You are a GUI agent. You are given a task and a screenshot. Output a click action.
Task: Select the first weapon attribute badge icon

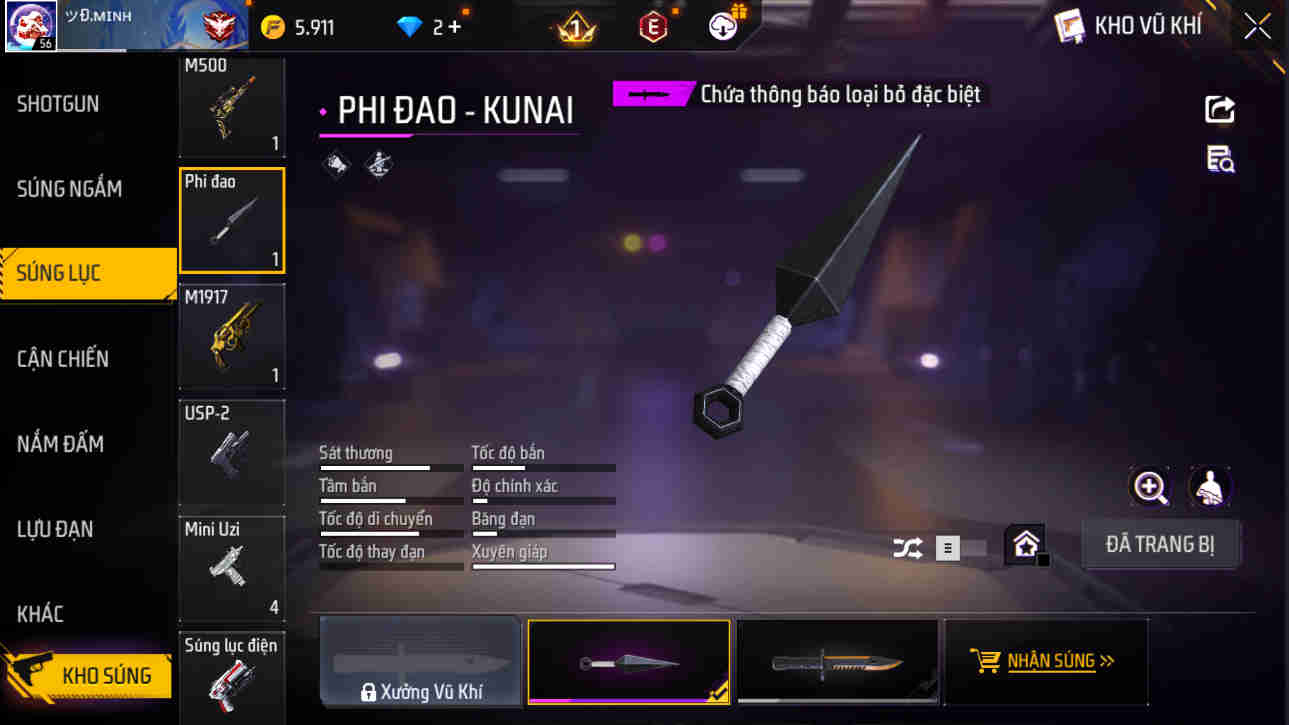336,164
